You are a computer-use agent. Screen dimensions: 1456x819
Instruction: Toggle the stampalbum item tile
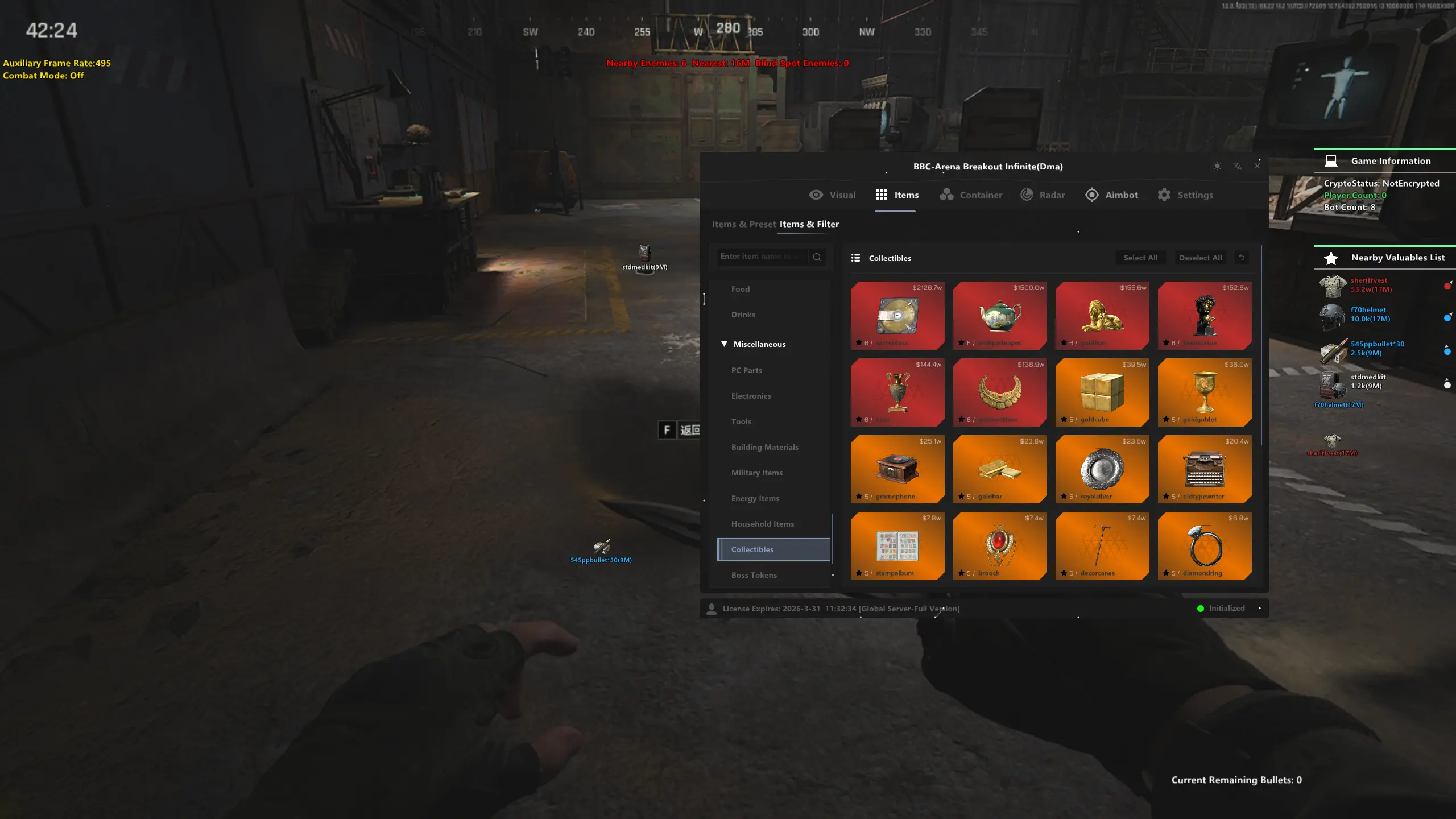coord(897,546)
